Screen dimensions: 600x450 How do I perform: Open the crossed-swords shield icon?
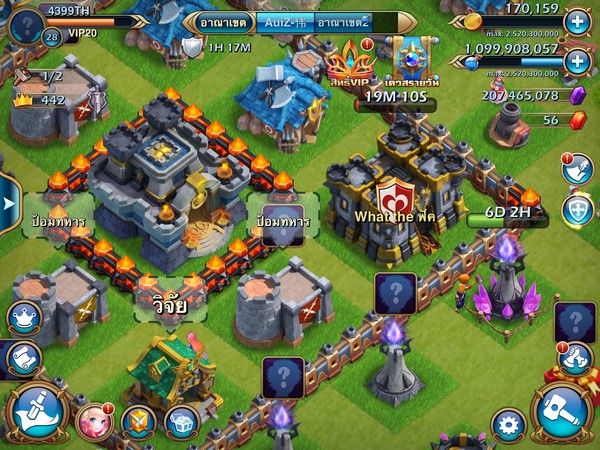[139, 422]
